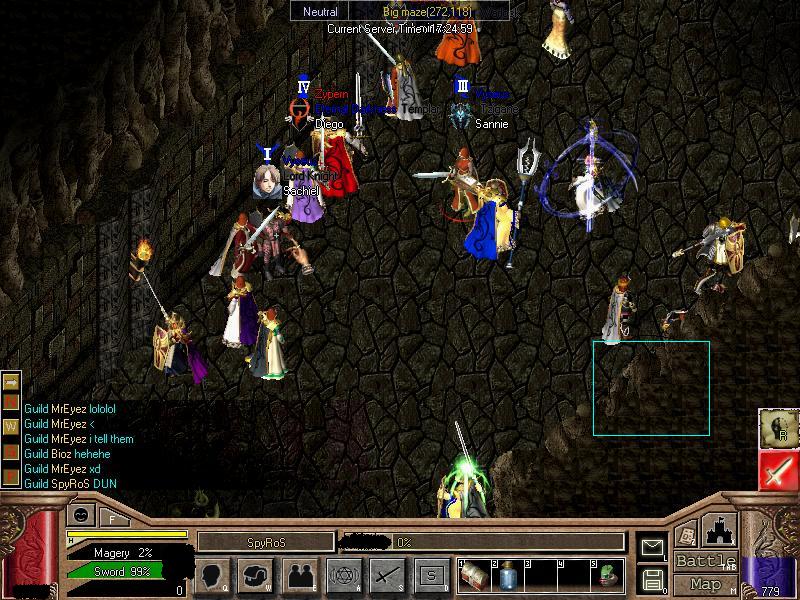800x600 pixels.
Task: Open the two-figures party button
Action: (x=300, y=576)
